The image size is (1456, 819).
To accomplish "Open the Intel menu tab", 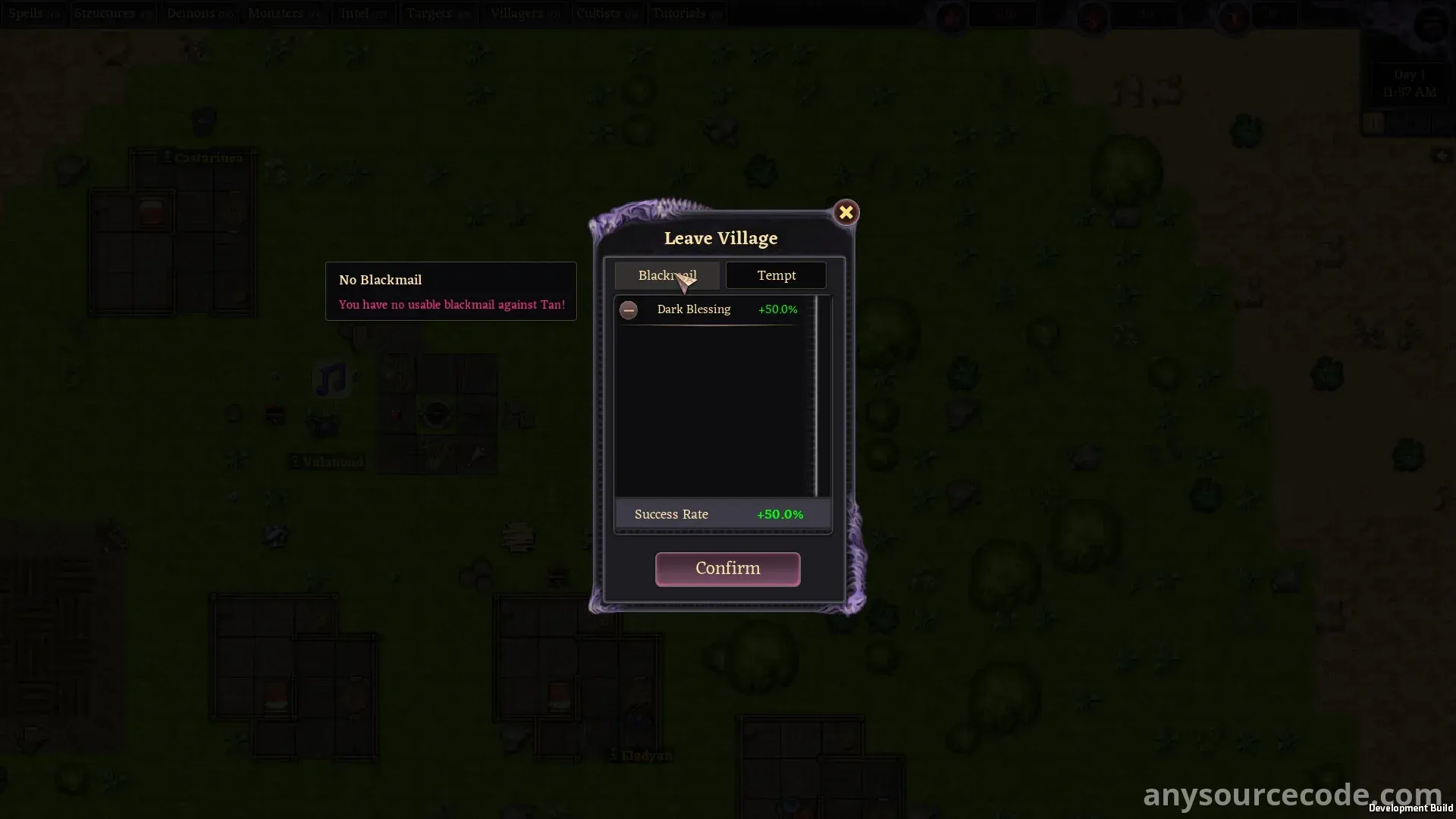I will pos(363,14).
